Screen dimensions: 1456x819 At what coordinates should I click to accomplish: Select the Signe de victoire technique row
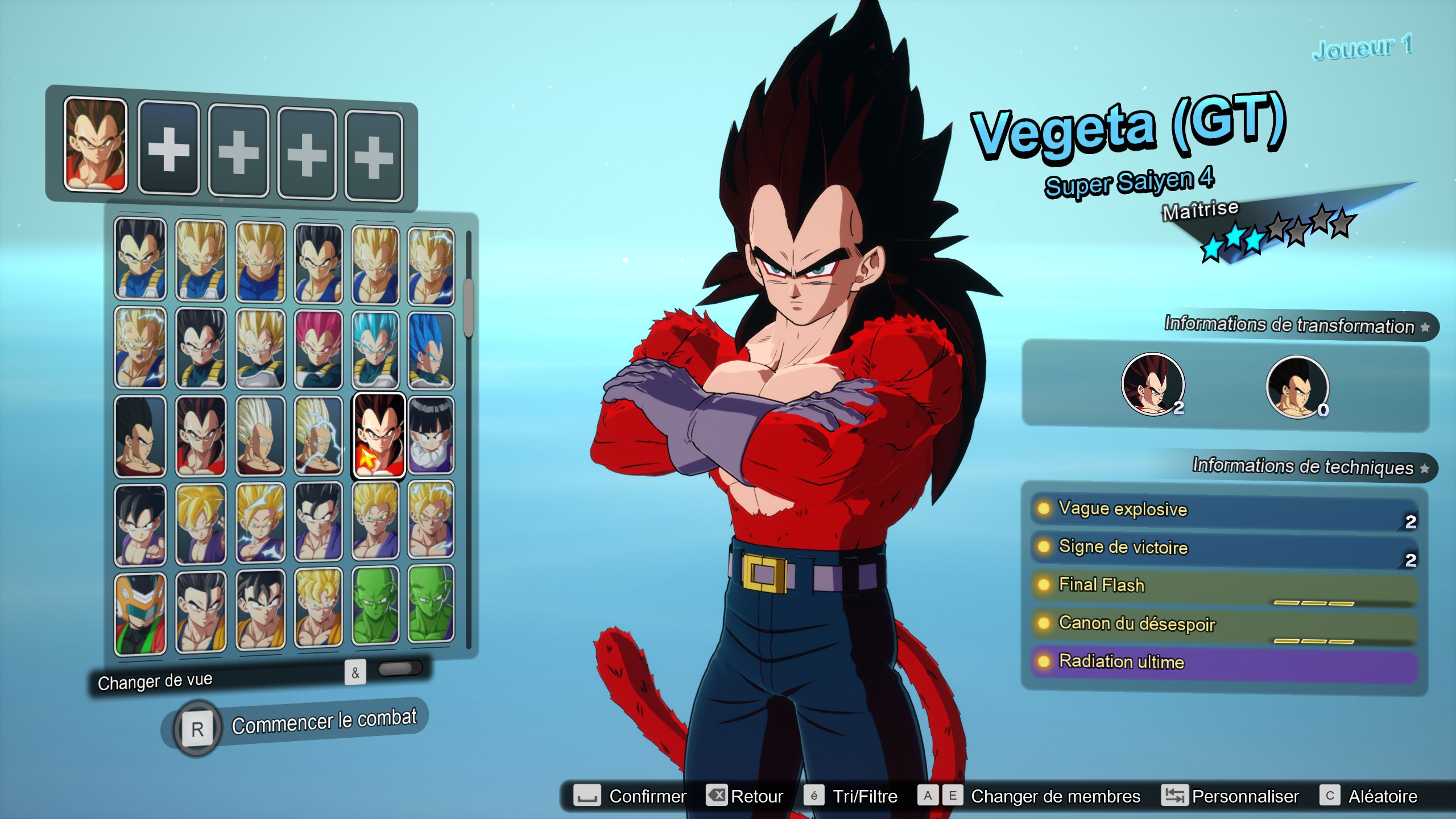[1223, 548]
